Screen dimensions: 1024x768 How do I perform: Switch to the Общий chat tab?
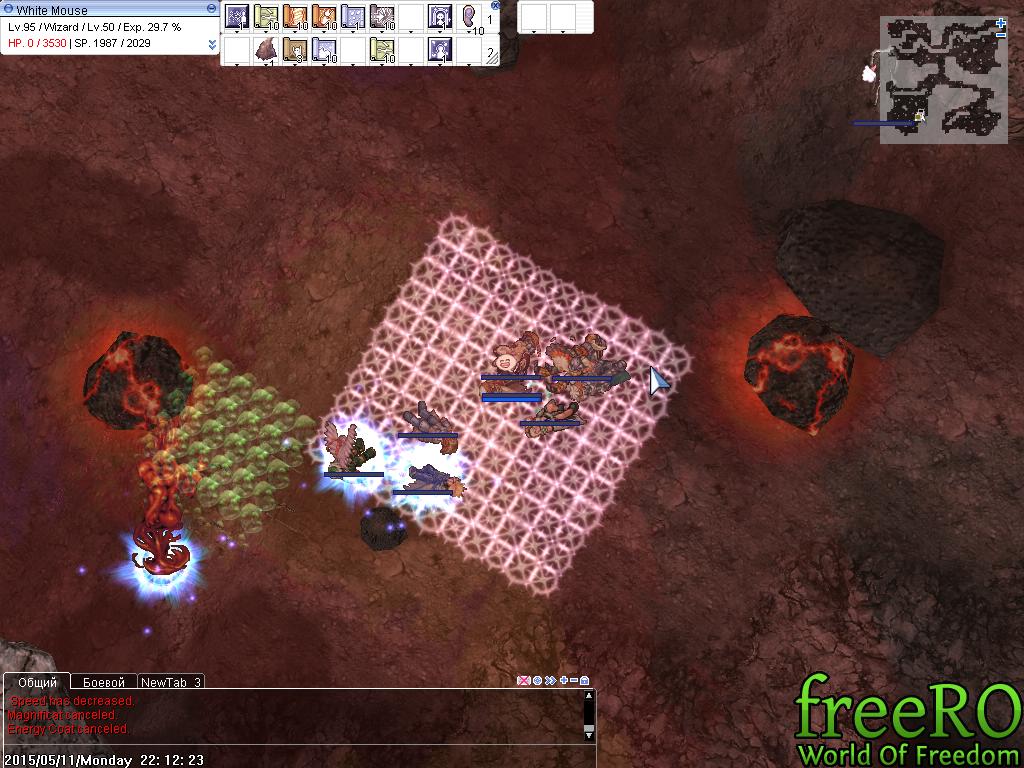[38, 682]
